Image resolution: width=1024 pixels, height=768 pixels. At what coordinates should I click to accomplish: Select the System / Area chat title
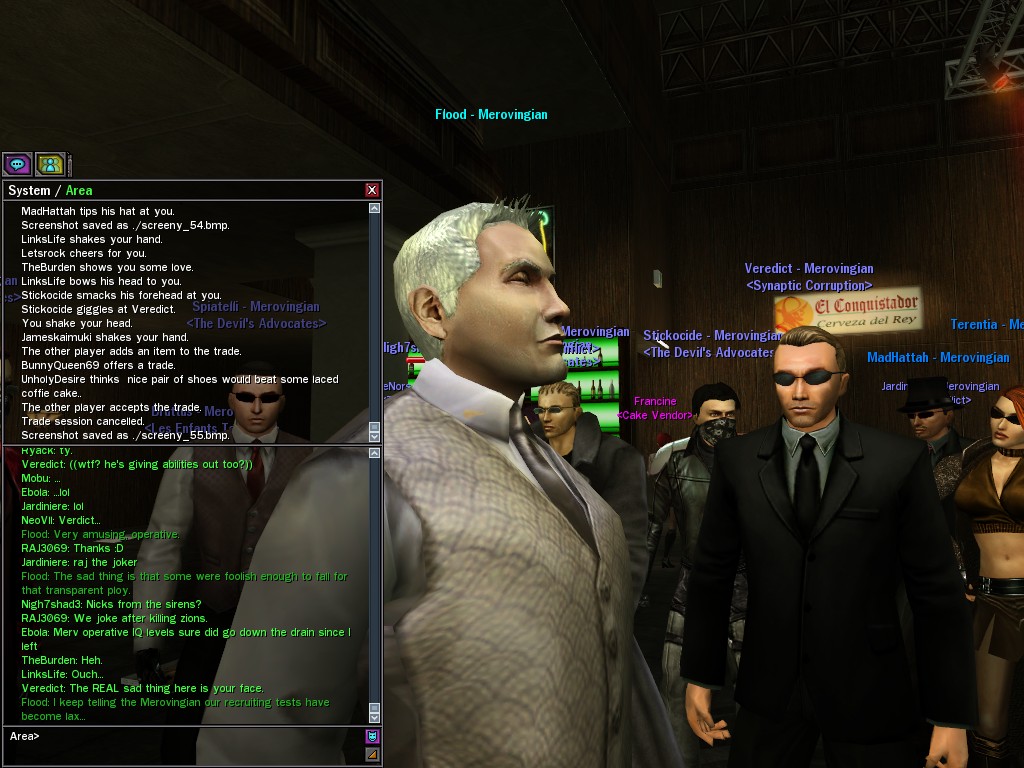coord(50,190)
